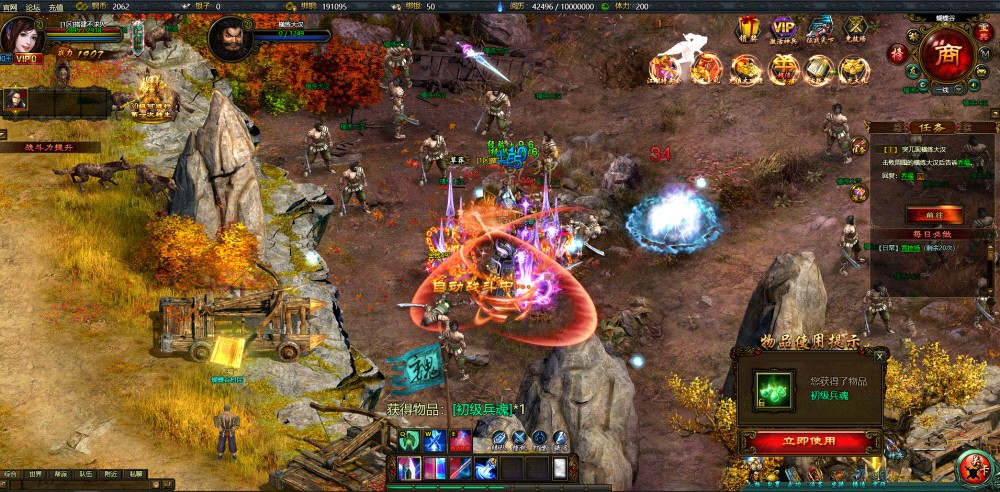Select the player's female portrait
The image size is (1000, 492).
click(x=23, y=34)
